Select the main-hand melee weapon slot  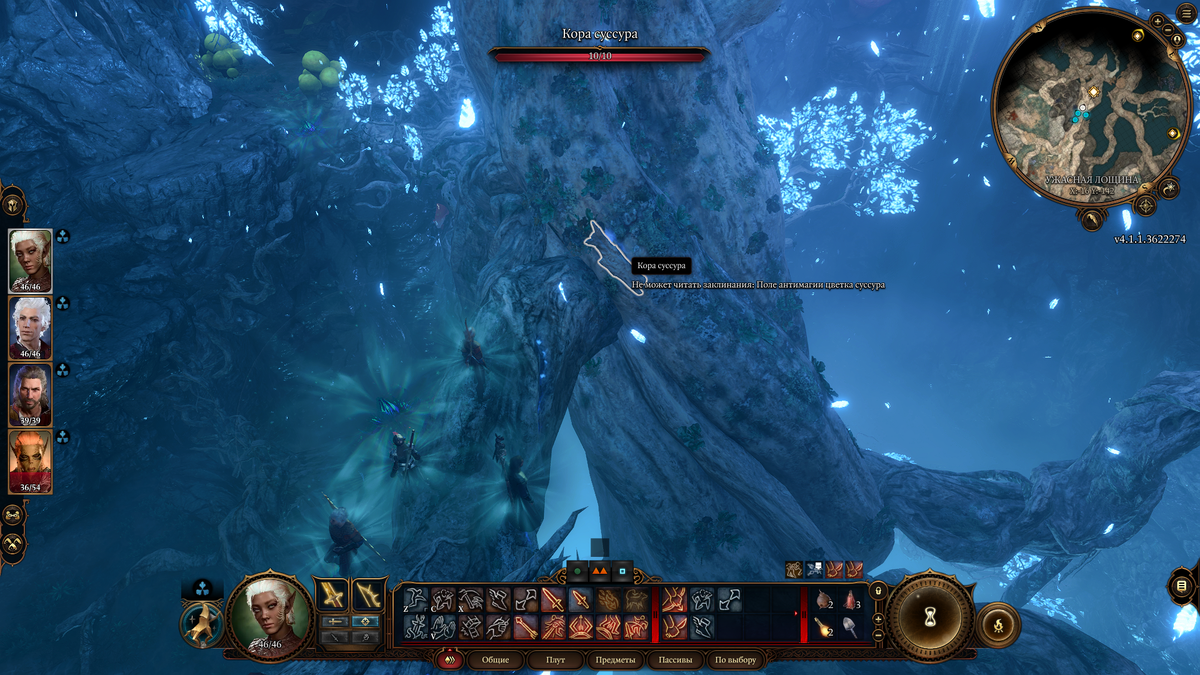coord(331,595)
